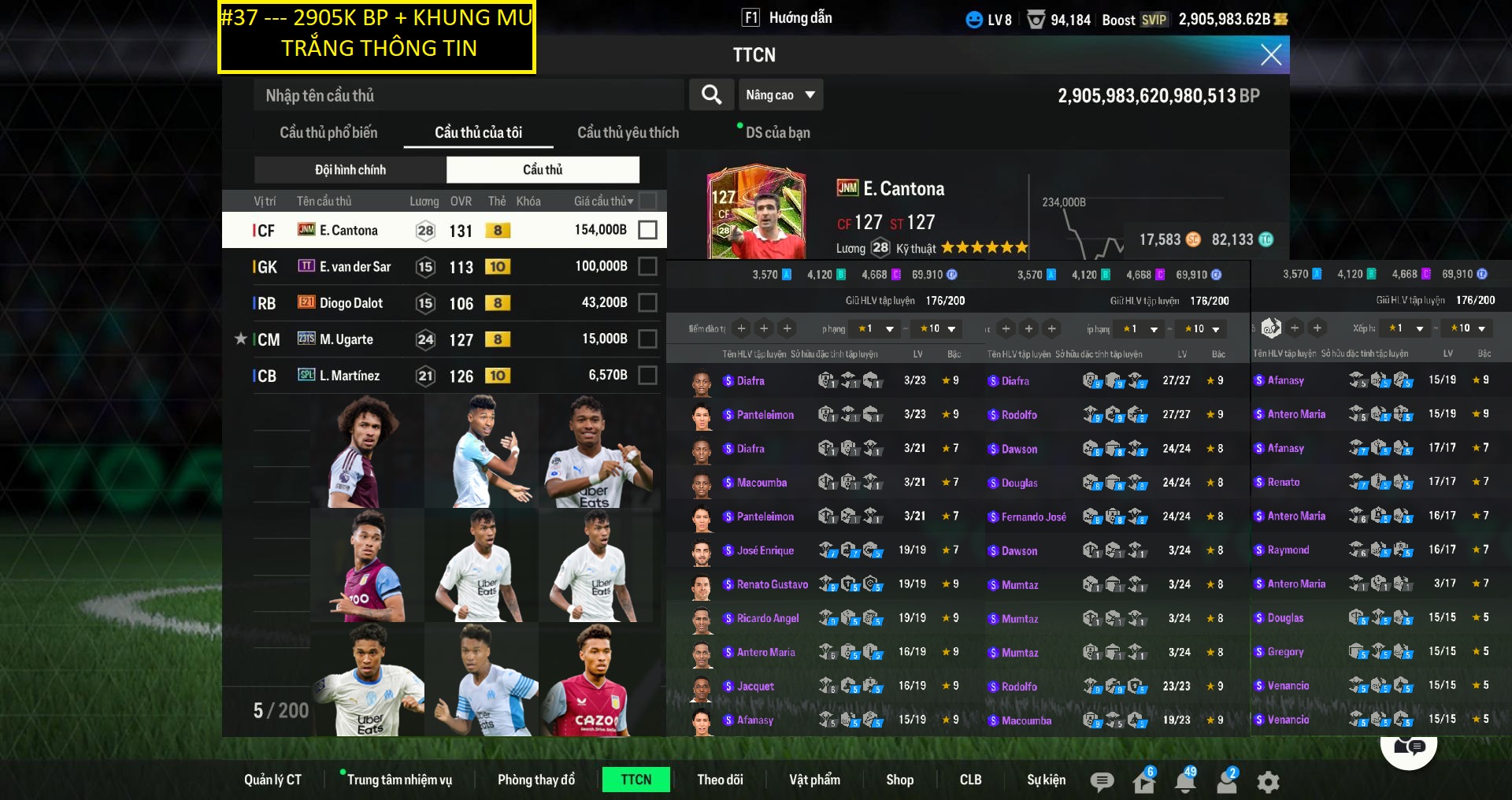Open Quản lý CT in bottom menu

272,780
